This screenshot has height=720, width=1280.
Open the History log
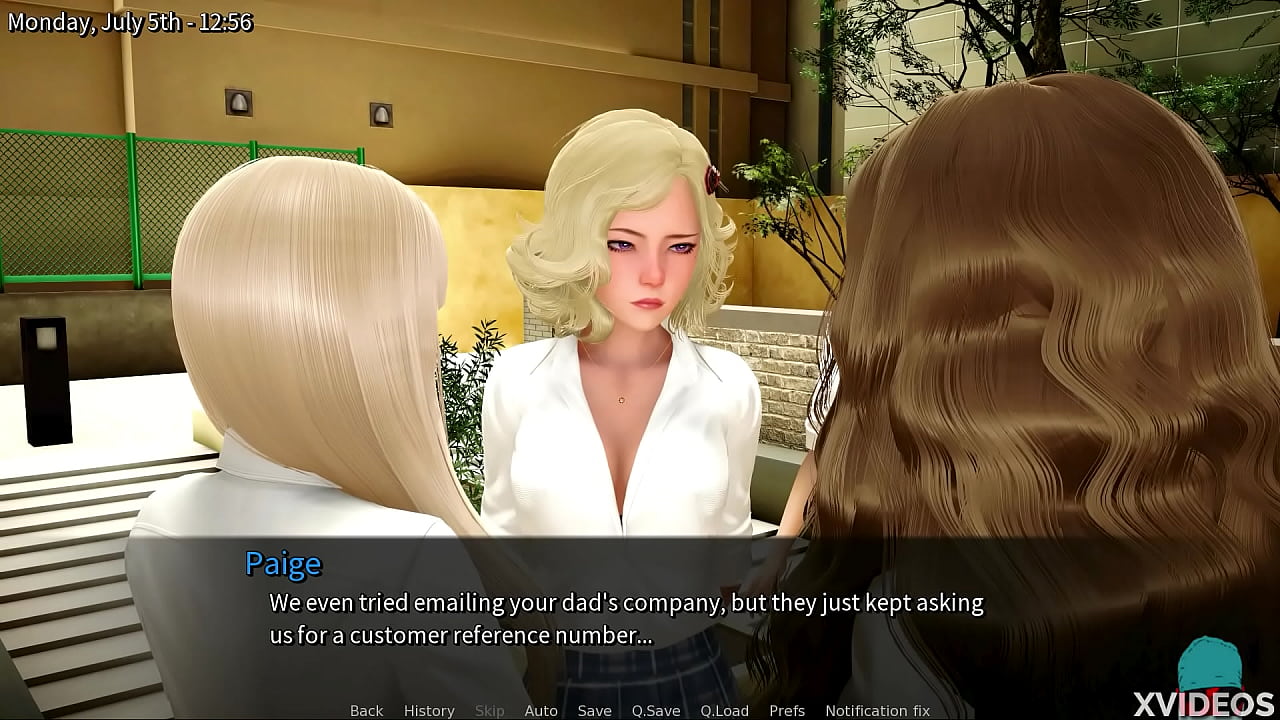coord(428,710)
